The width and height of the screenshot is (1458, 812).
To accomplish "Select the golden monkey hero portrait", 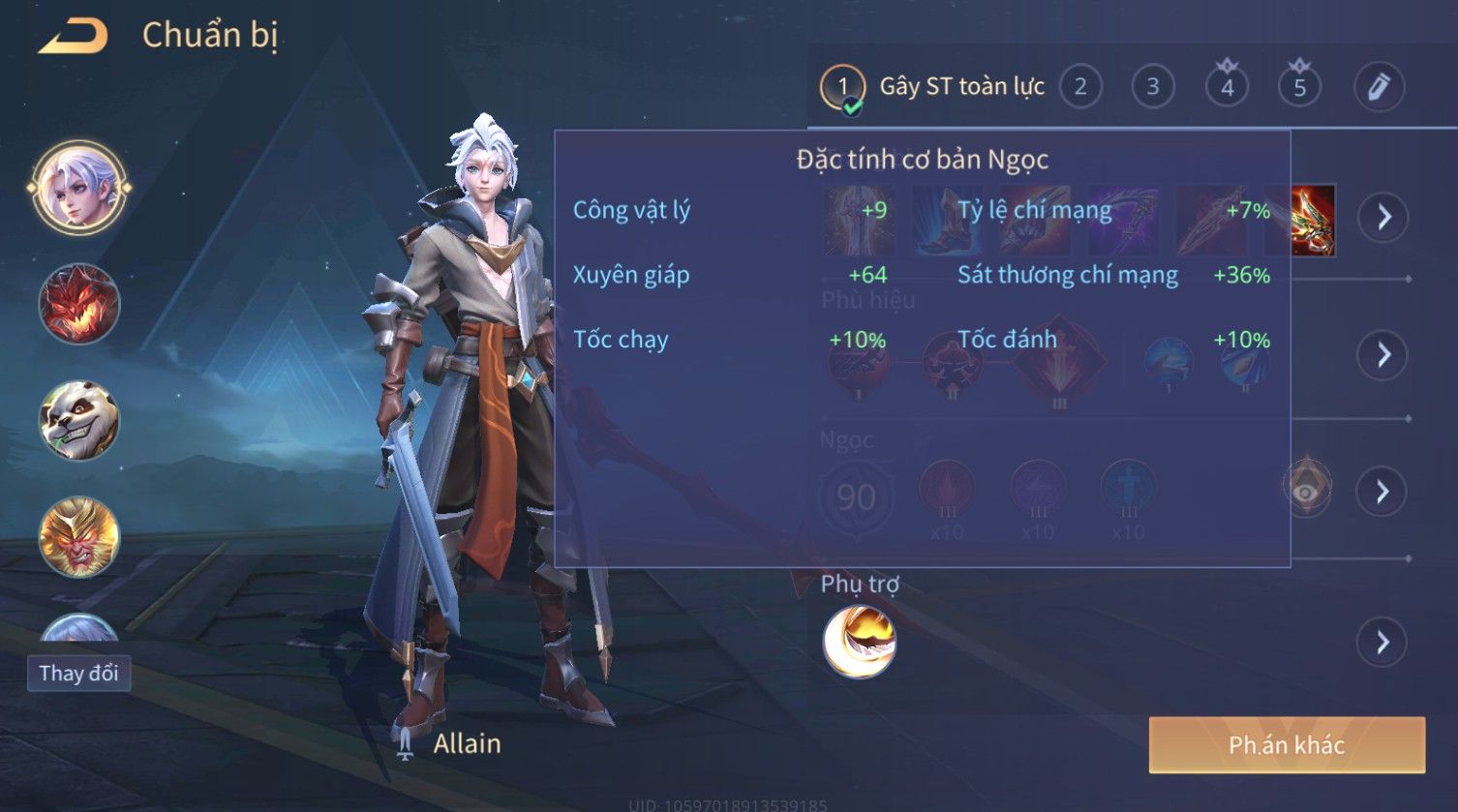I will pos(79,535).
